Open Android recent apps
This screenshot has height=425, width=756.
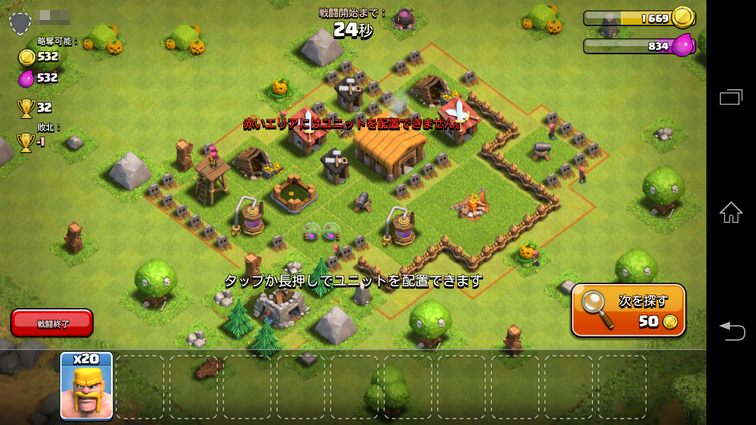coord(731,96)
